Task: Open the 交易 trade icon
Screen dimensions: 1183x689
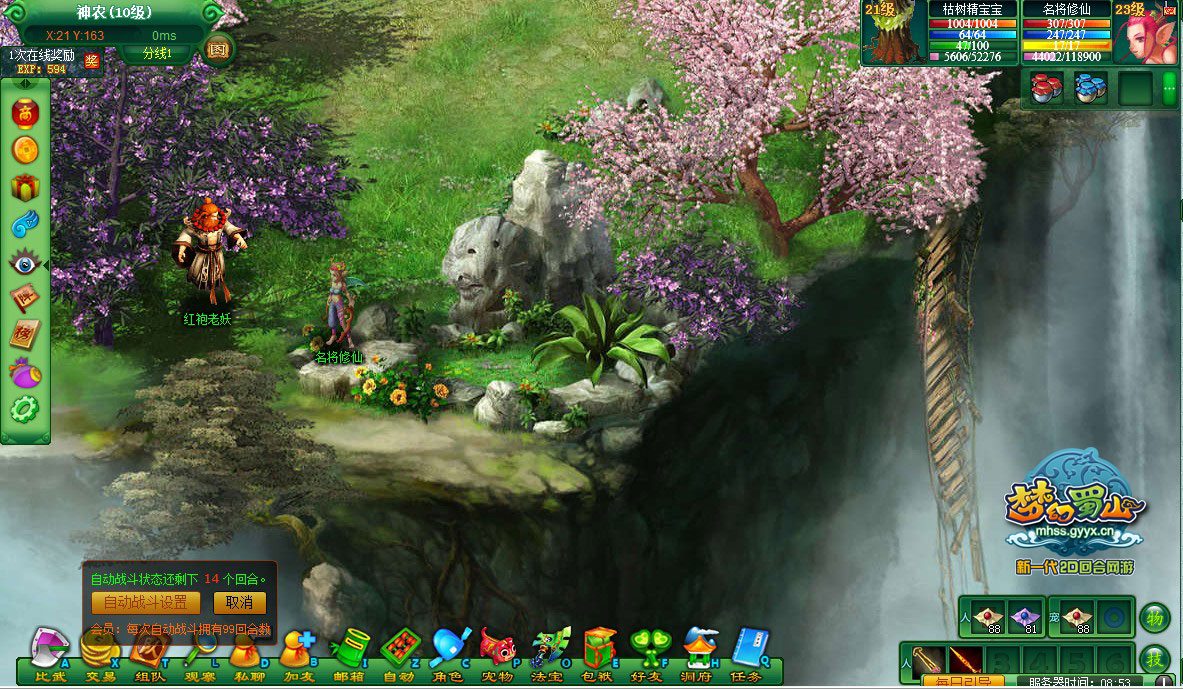Action: (x=99, y=652)
